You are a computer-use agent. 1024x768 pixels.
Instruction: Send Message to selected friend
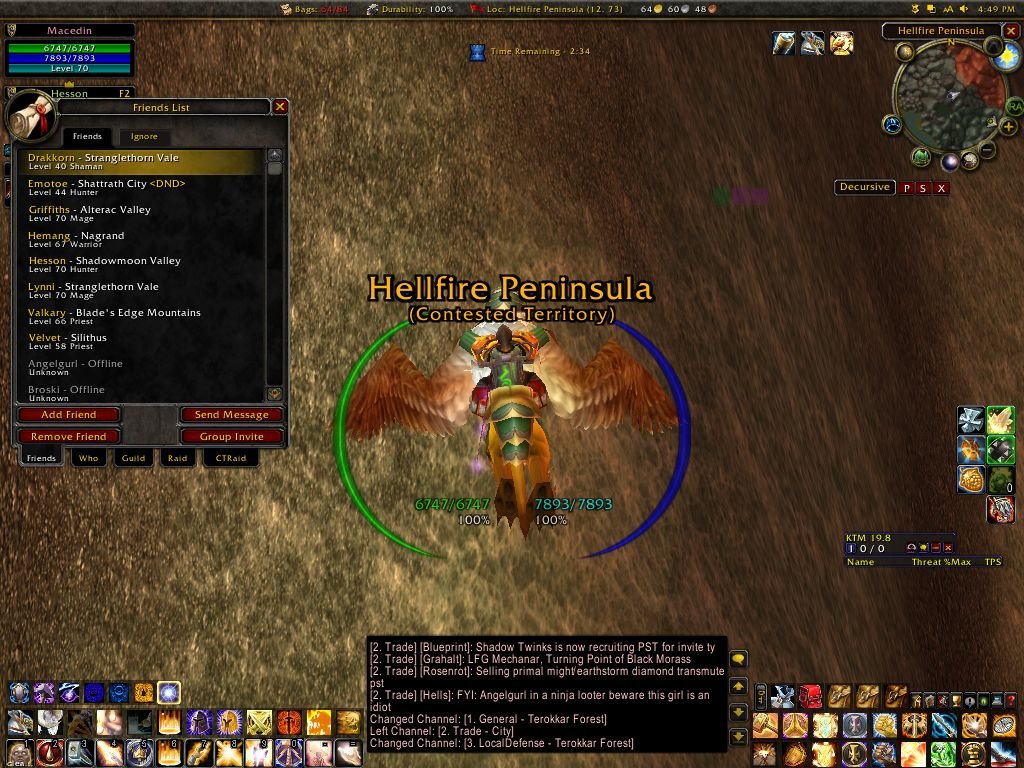click(x=231, y=415)
